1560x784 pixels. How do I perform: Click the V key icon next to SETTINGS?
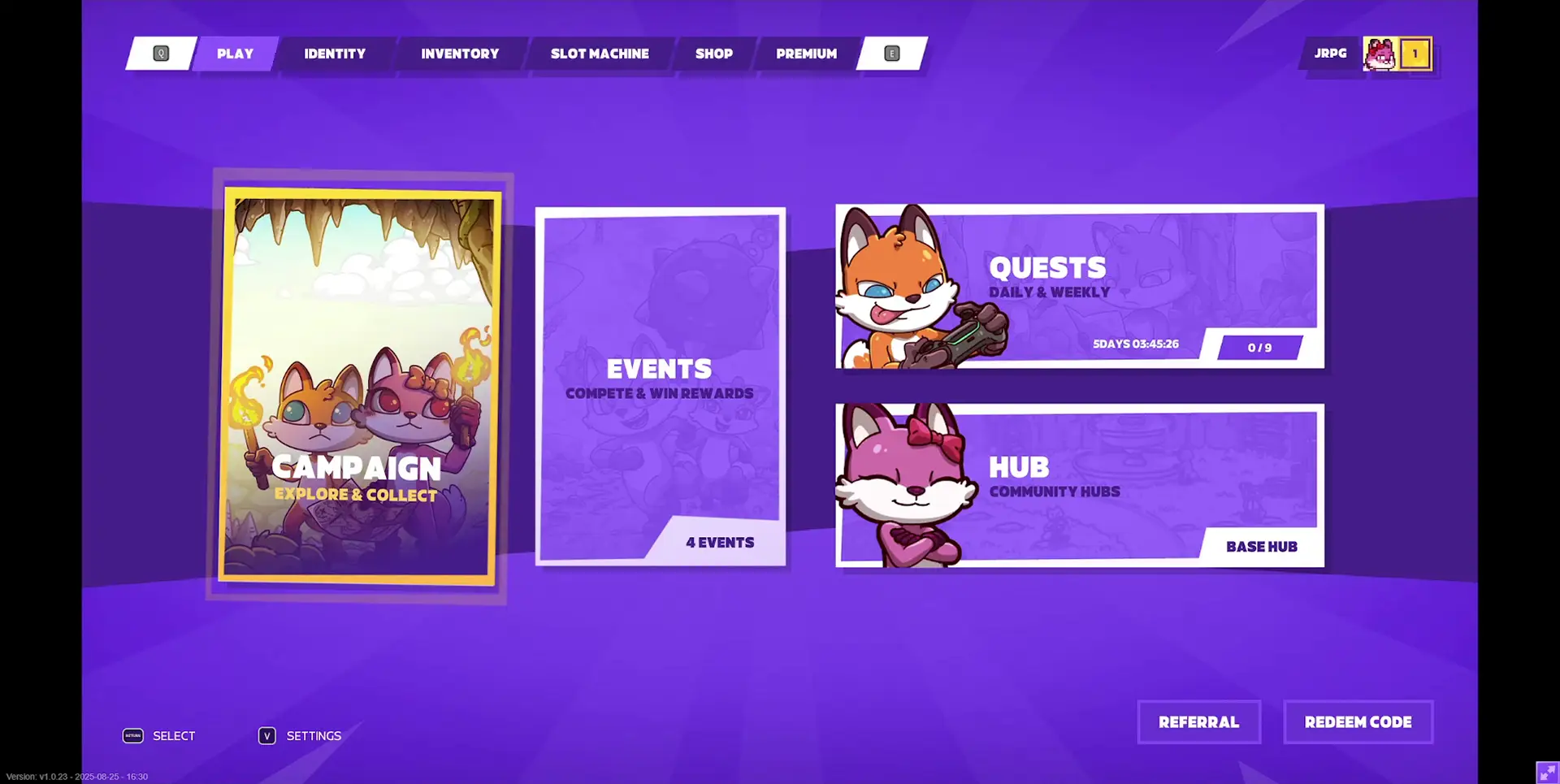click(x=266, y=735)
